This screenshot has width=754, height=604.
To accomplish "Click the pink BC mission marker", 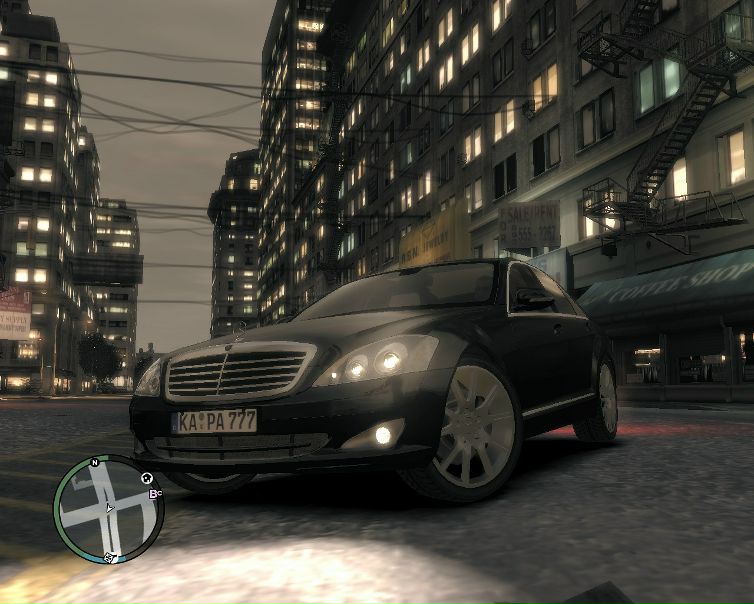I will point(155,493).
